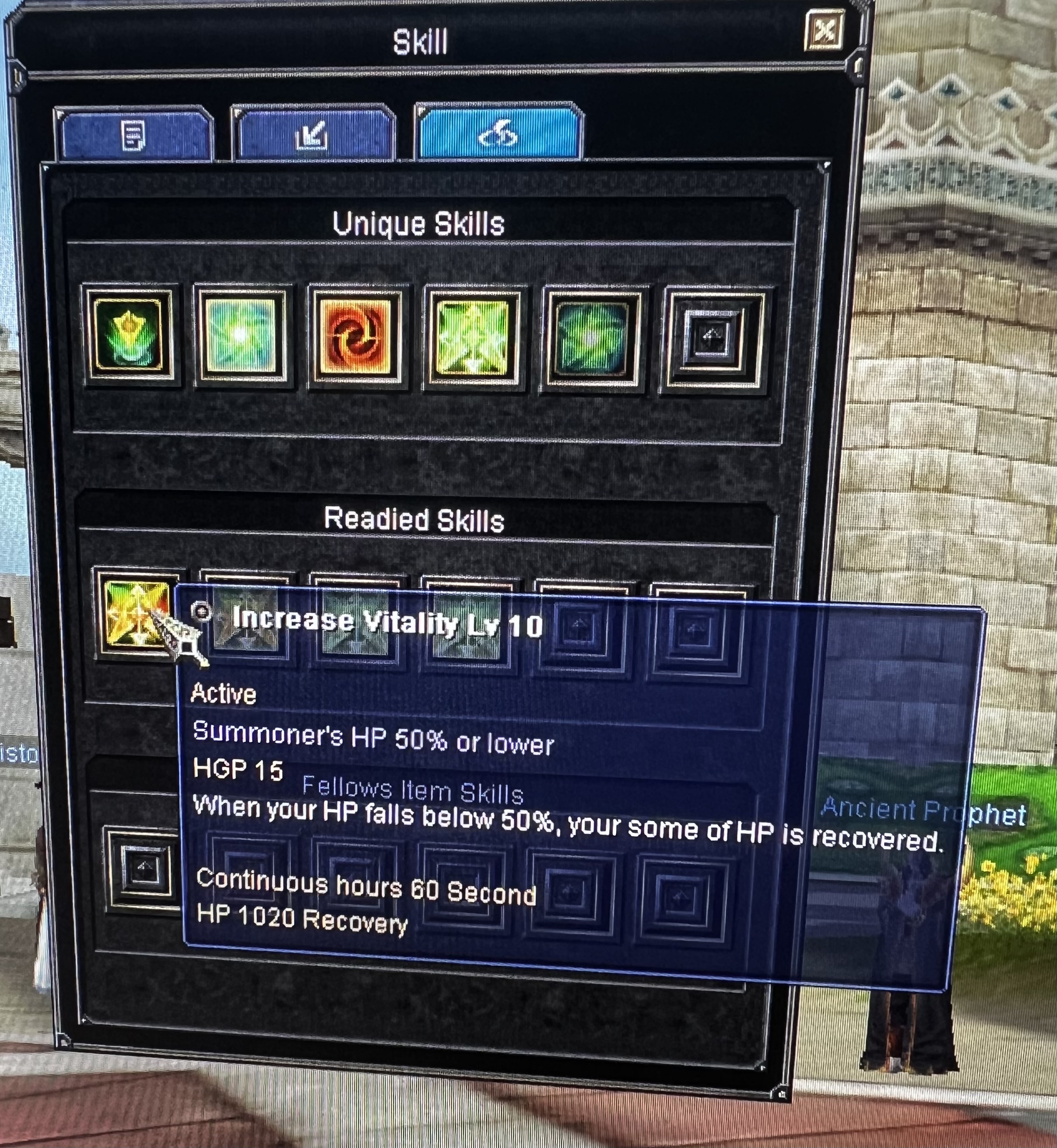Close the Skill window

pyautogui.click(x=824, y=31)
